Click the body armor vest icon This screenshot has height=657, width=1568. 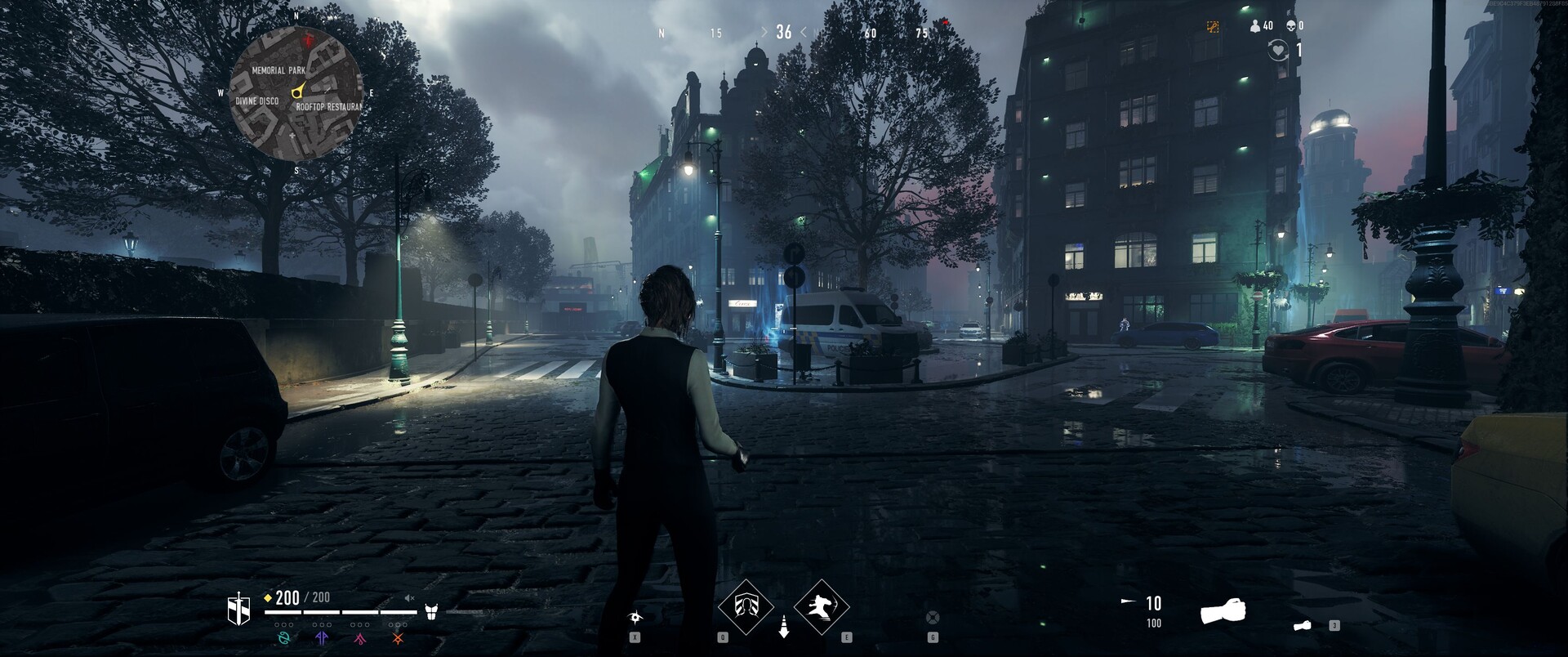(431, 611)
